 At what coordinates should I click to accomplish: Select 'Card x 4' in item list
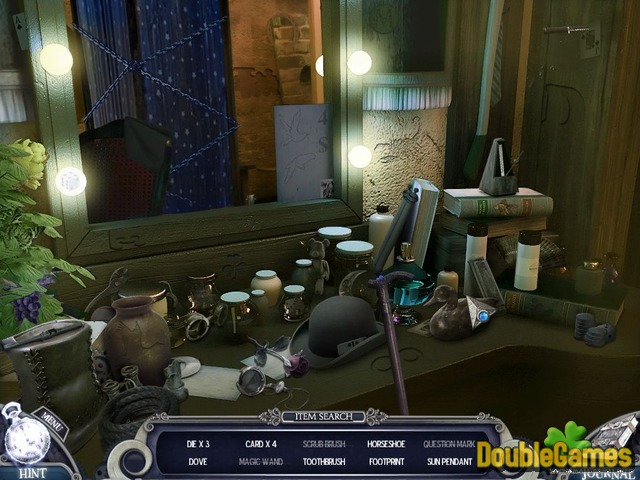[x=260, y=443]
